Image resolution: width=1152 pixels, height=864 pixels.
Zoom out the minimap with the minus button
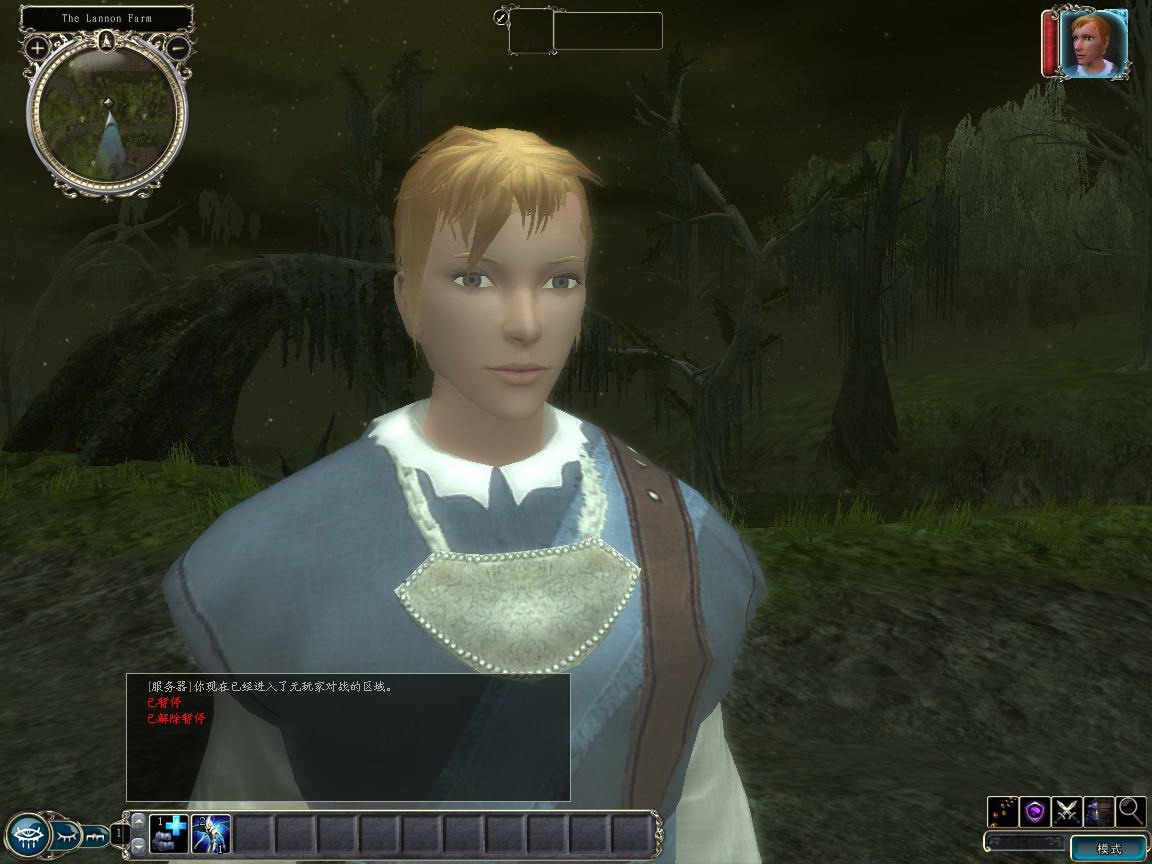(x=177, y=46)
